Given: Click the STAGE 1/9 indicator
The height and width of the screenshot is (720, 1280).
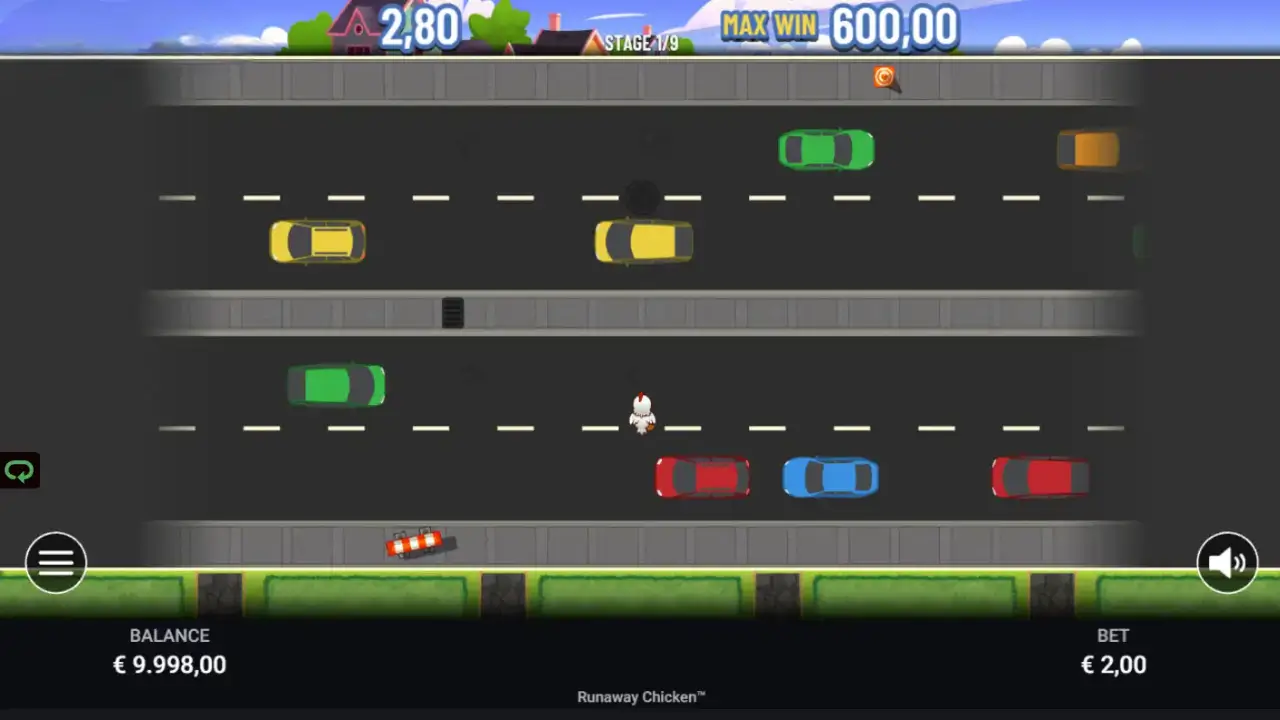Looking at the screenshot, I should point(640,43).
